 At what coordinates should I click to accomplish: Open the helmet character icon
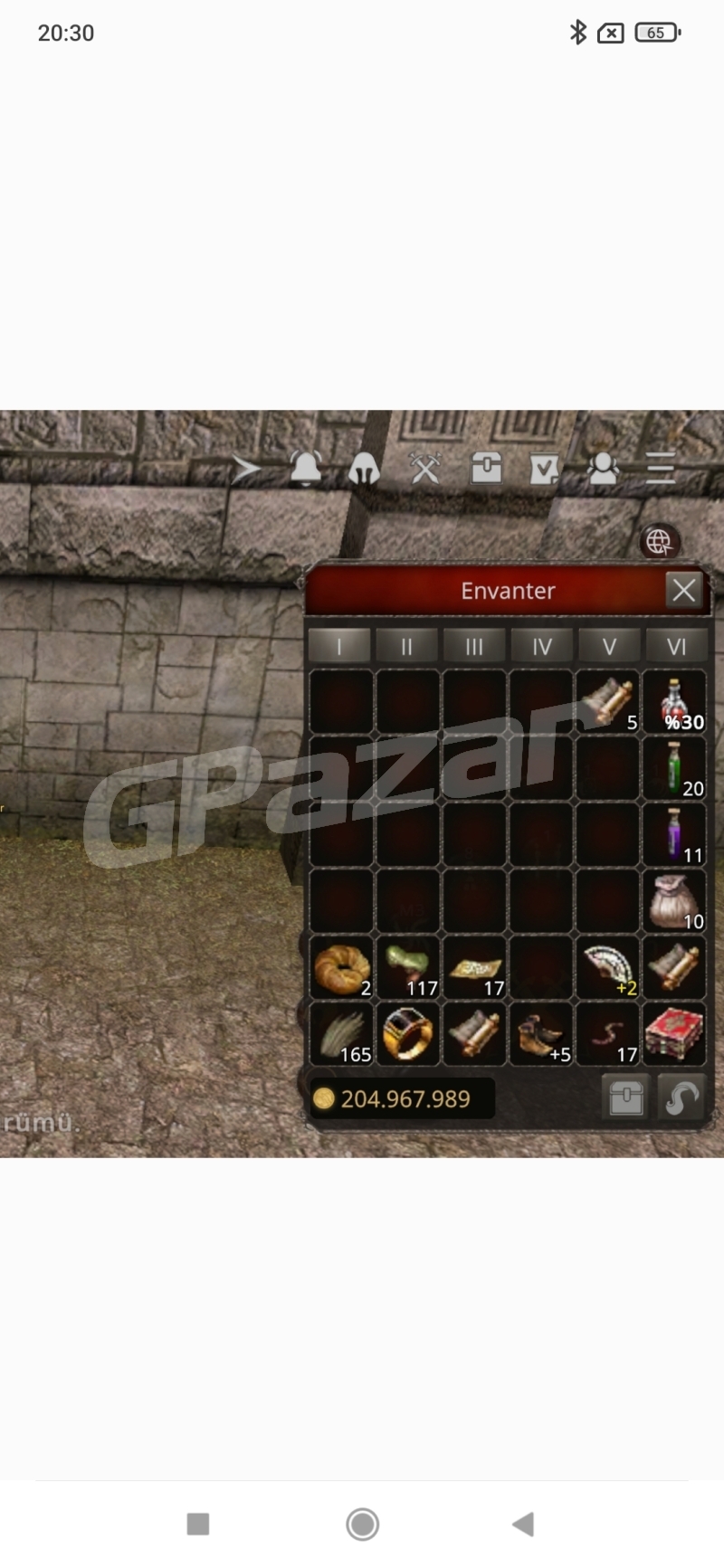(x=365, y=468)
